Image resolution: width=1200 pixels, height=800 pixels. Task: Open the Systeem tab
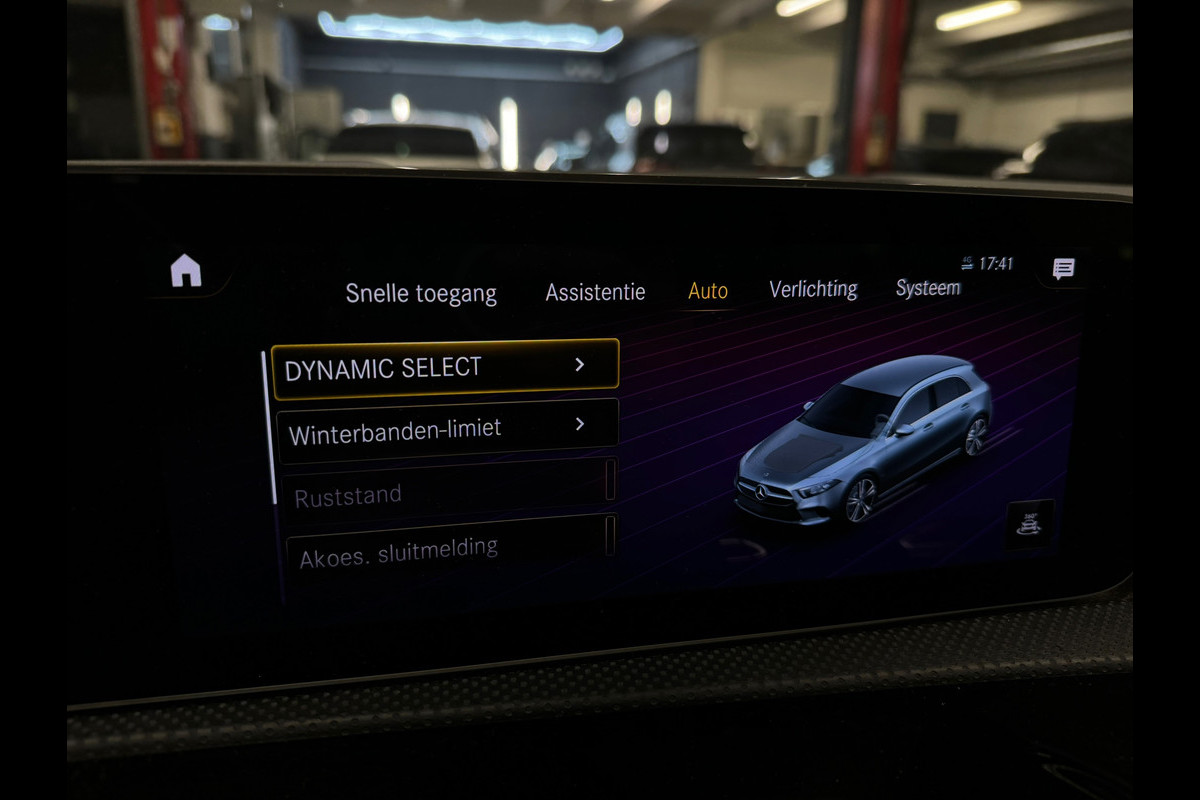point(928,288)
